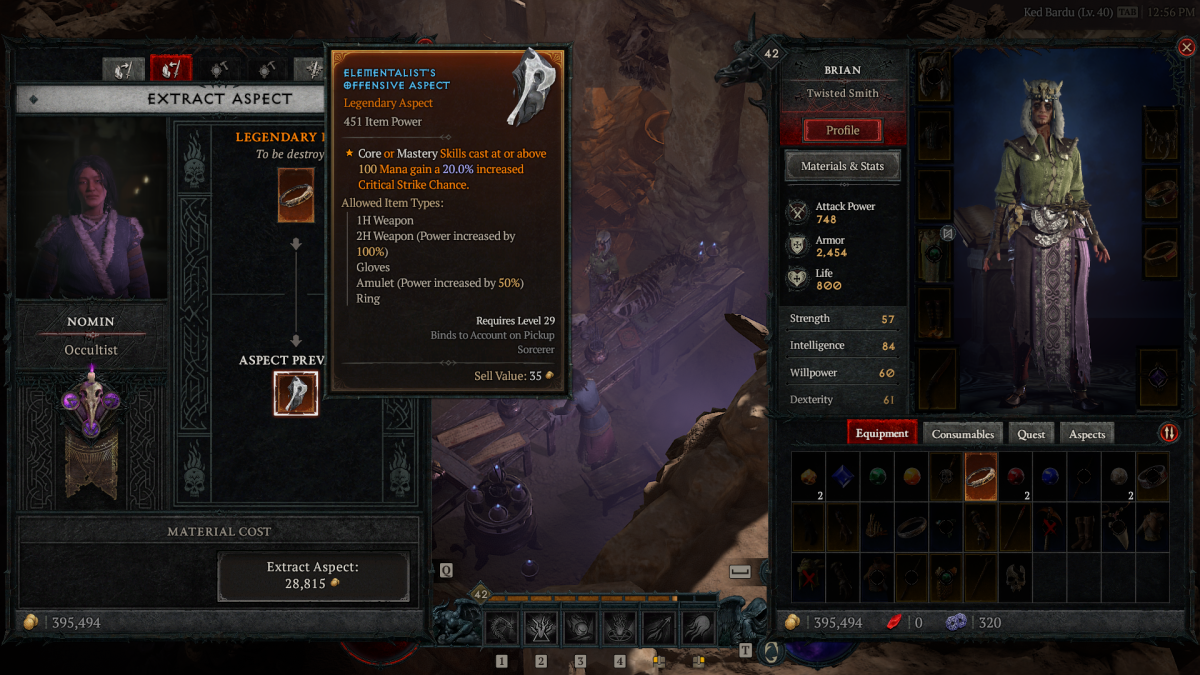Close the character inventory panel
This screenshot has width=1200, height=675.
(1186, 47)
